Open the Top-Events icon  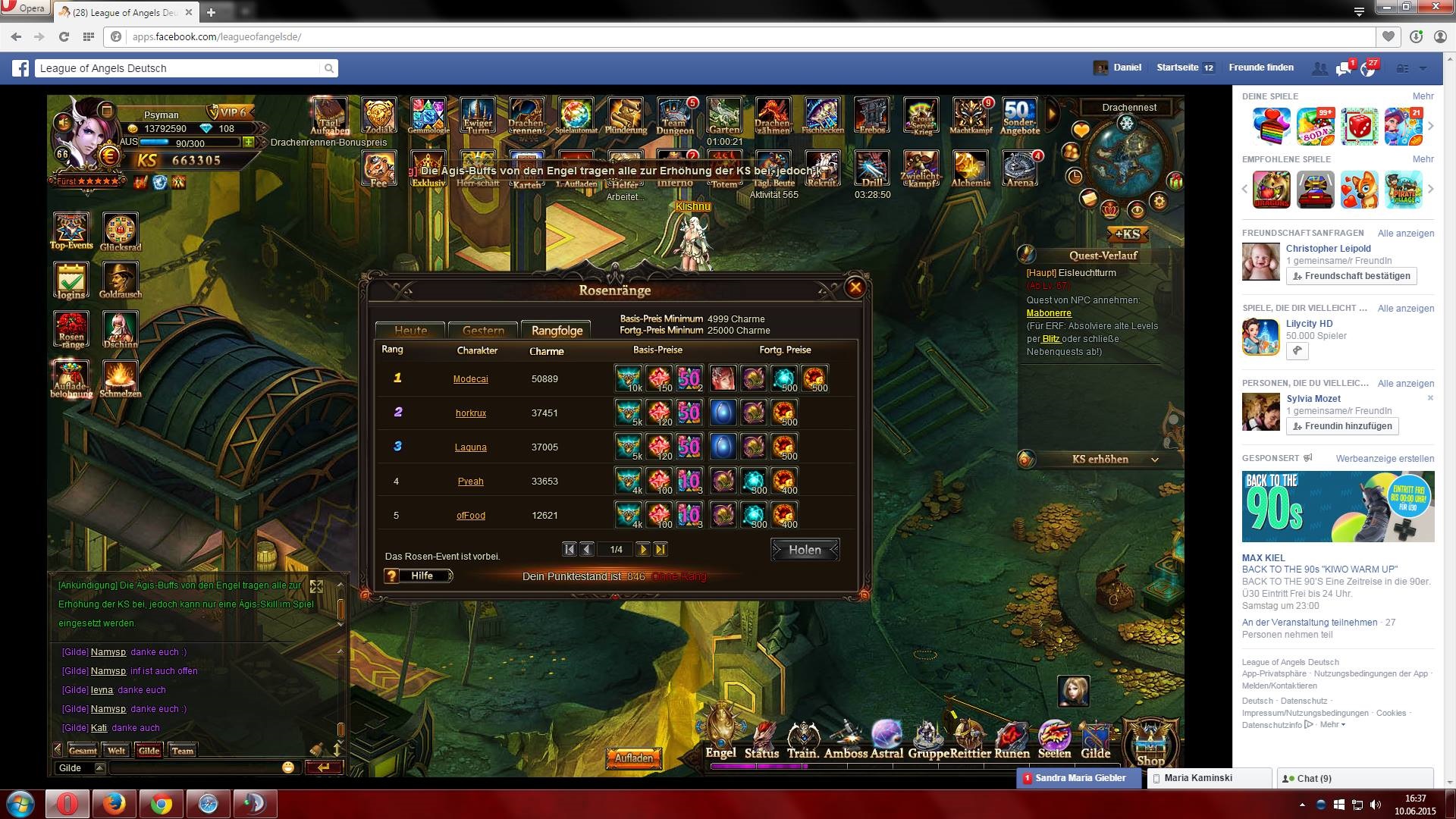[71, 231]
